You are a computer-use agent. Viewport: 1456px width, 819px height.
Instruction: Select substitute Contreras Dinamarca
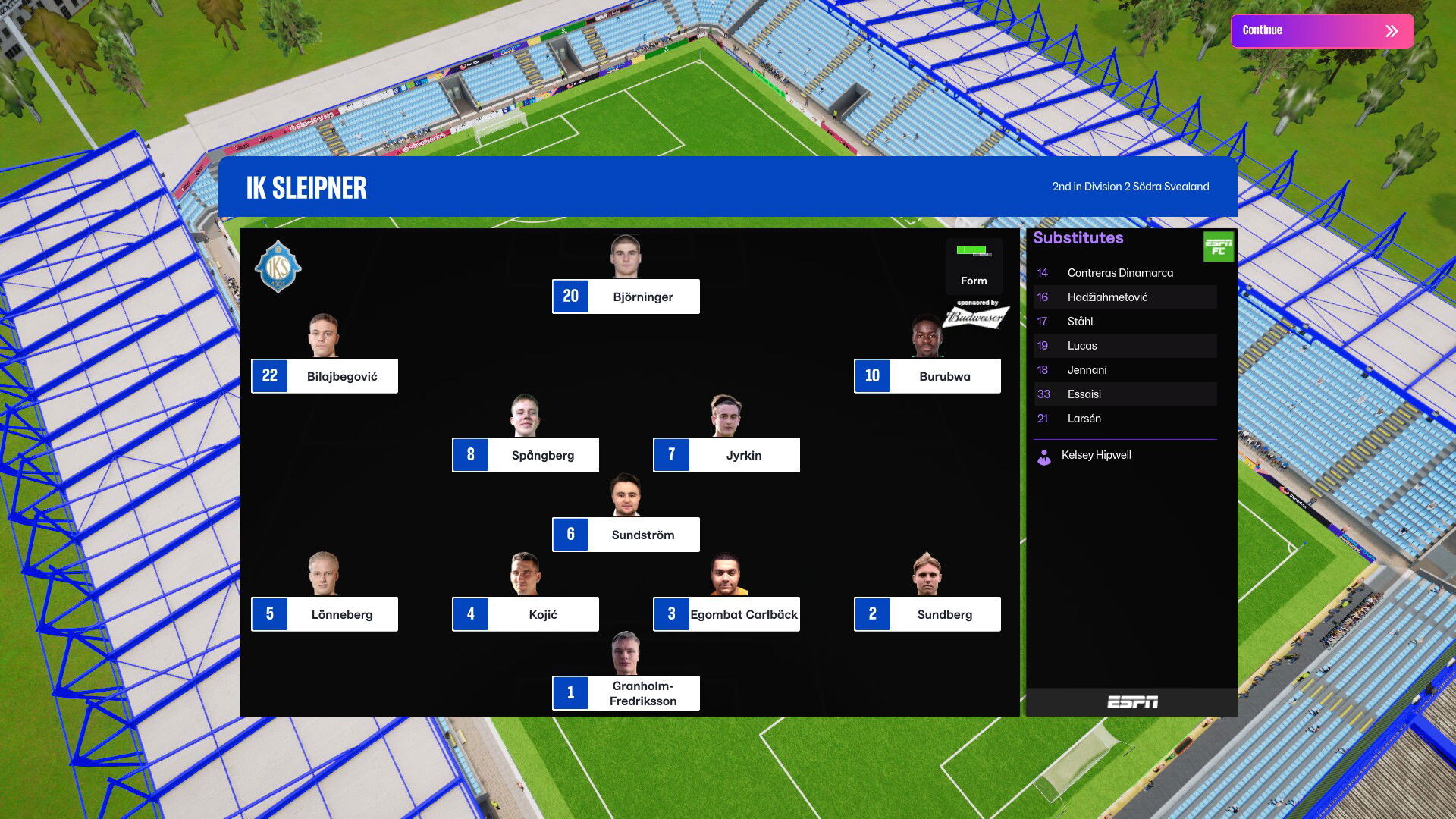[x=1119, y=273]
